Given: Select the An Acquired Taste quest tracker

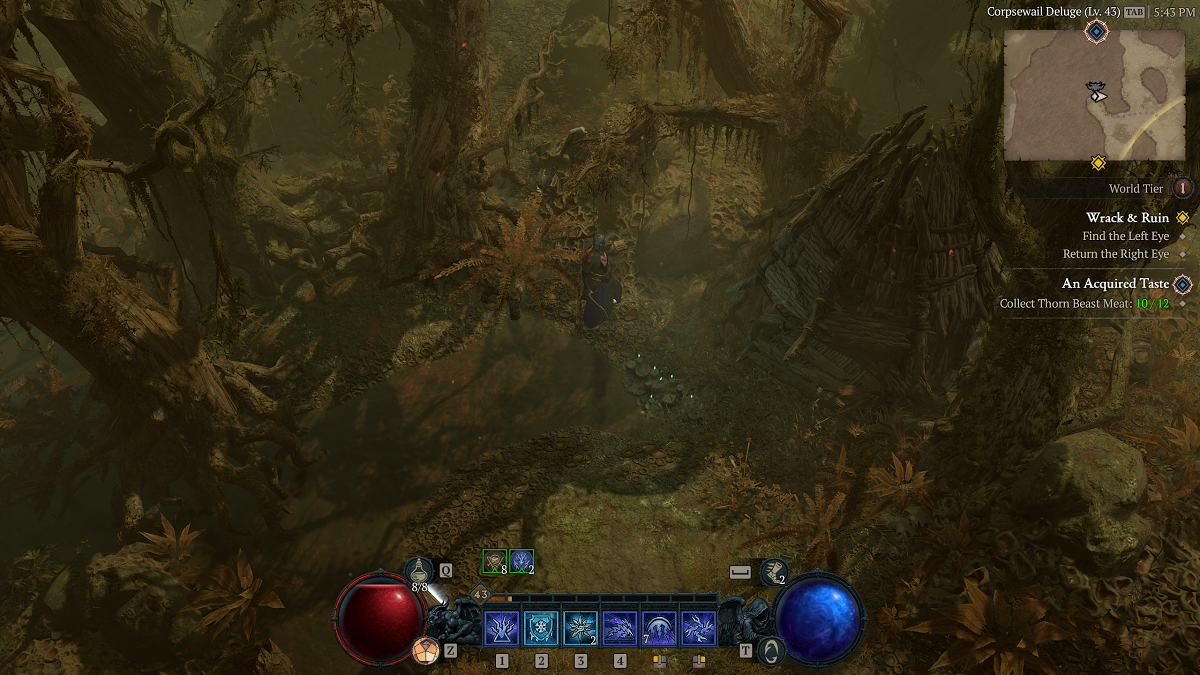Looking at the screenshot, I should point(1115,284).
